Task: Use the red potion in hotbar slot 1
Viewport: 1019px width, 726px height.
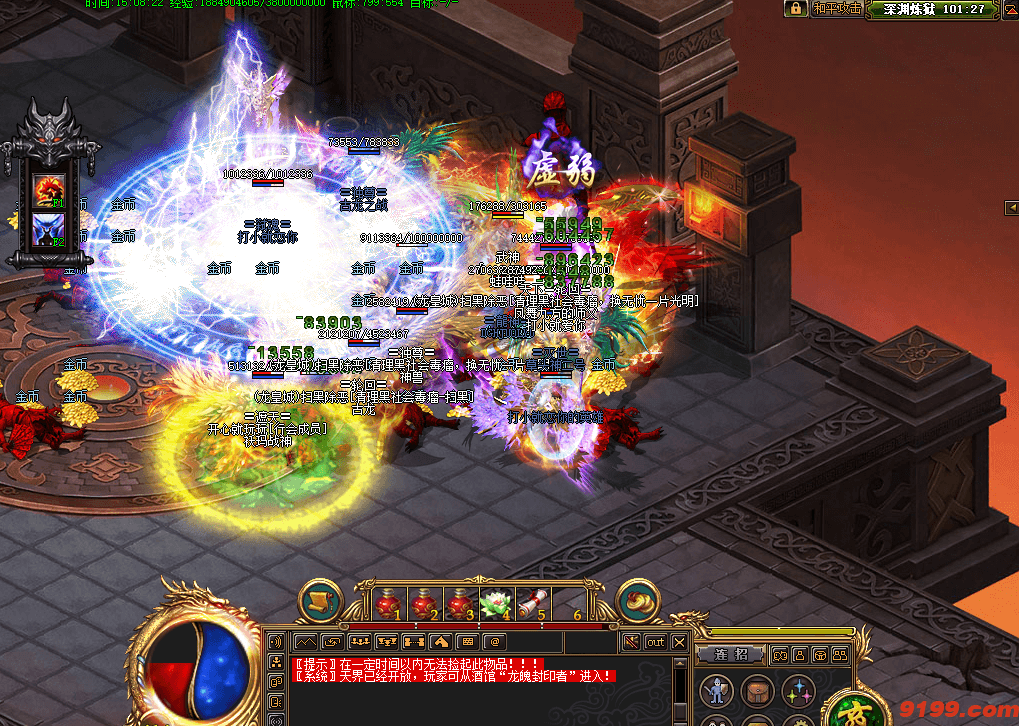Action: point(384,603)
